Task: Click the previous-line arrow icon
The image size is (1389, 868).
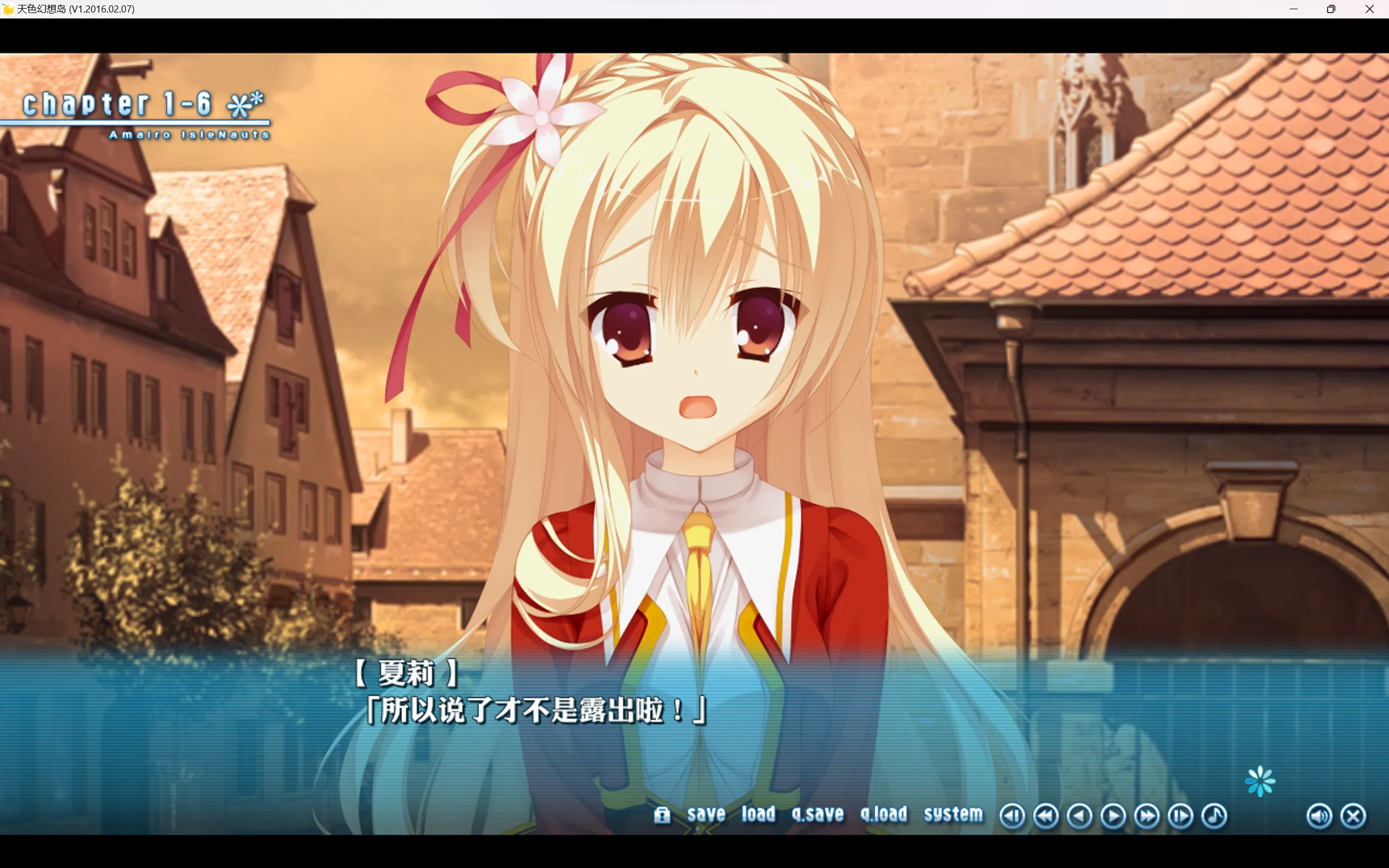Action: (x=1080, y=815)
